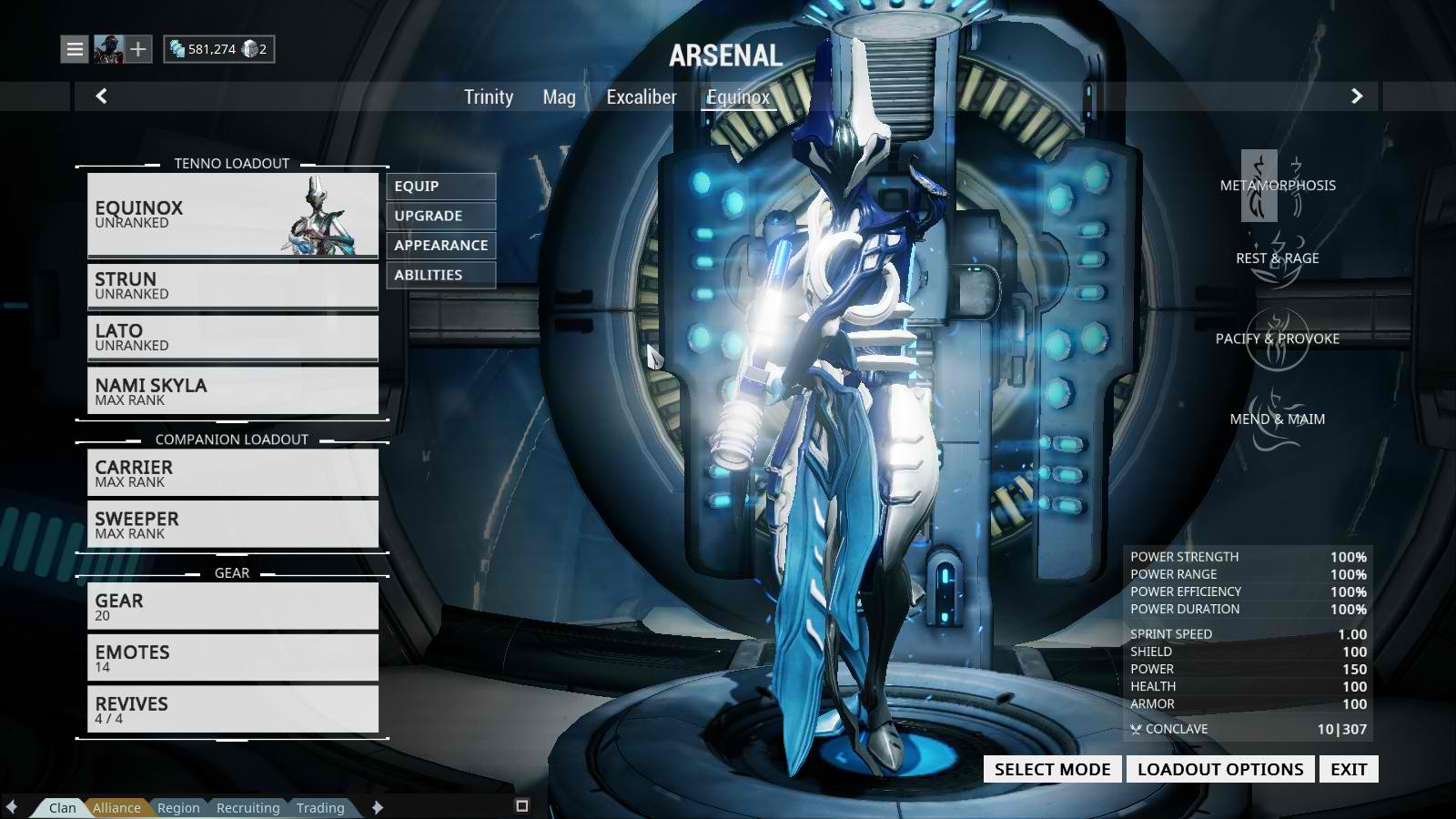The height and width of the screenshot is (819, 1456).
Task: Select the next warframe with right arrow
Action: point(1356,96)
